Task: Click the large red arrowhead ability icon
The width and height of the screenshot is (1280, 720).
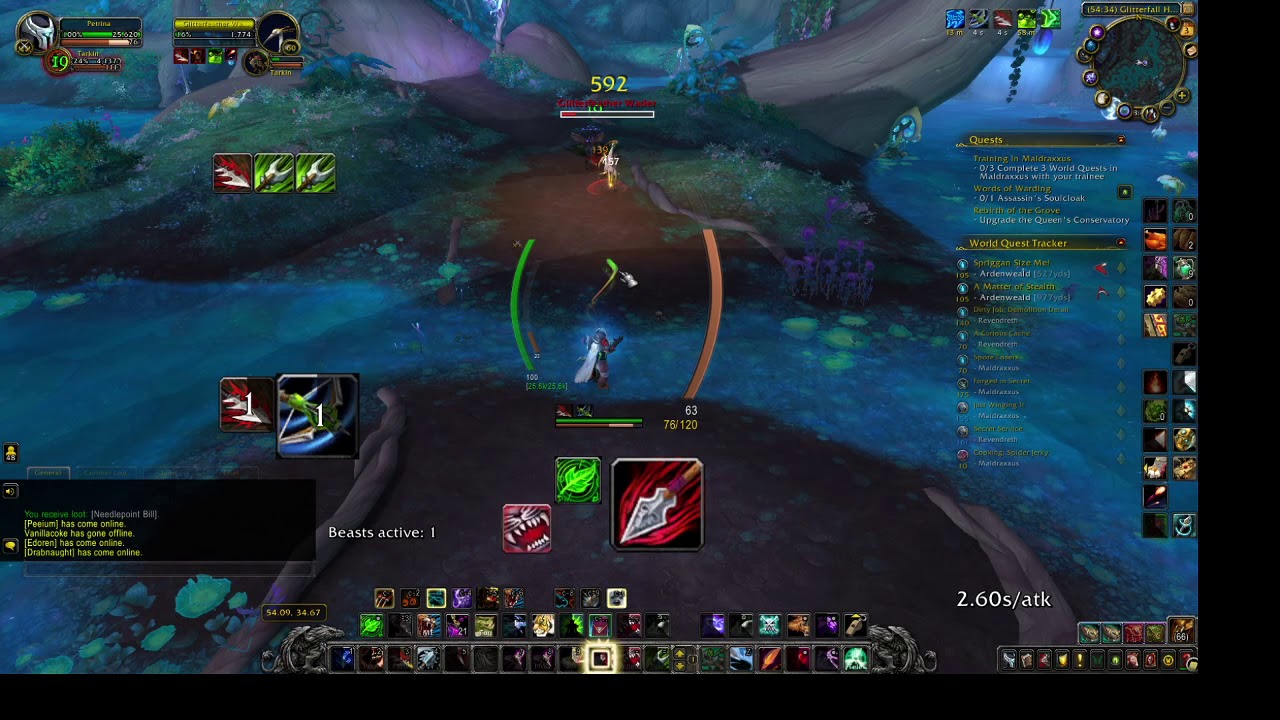Action: tap(656, 504)
